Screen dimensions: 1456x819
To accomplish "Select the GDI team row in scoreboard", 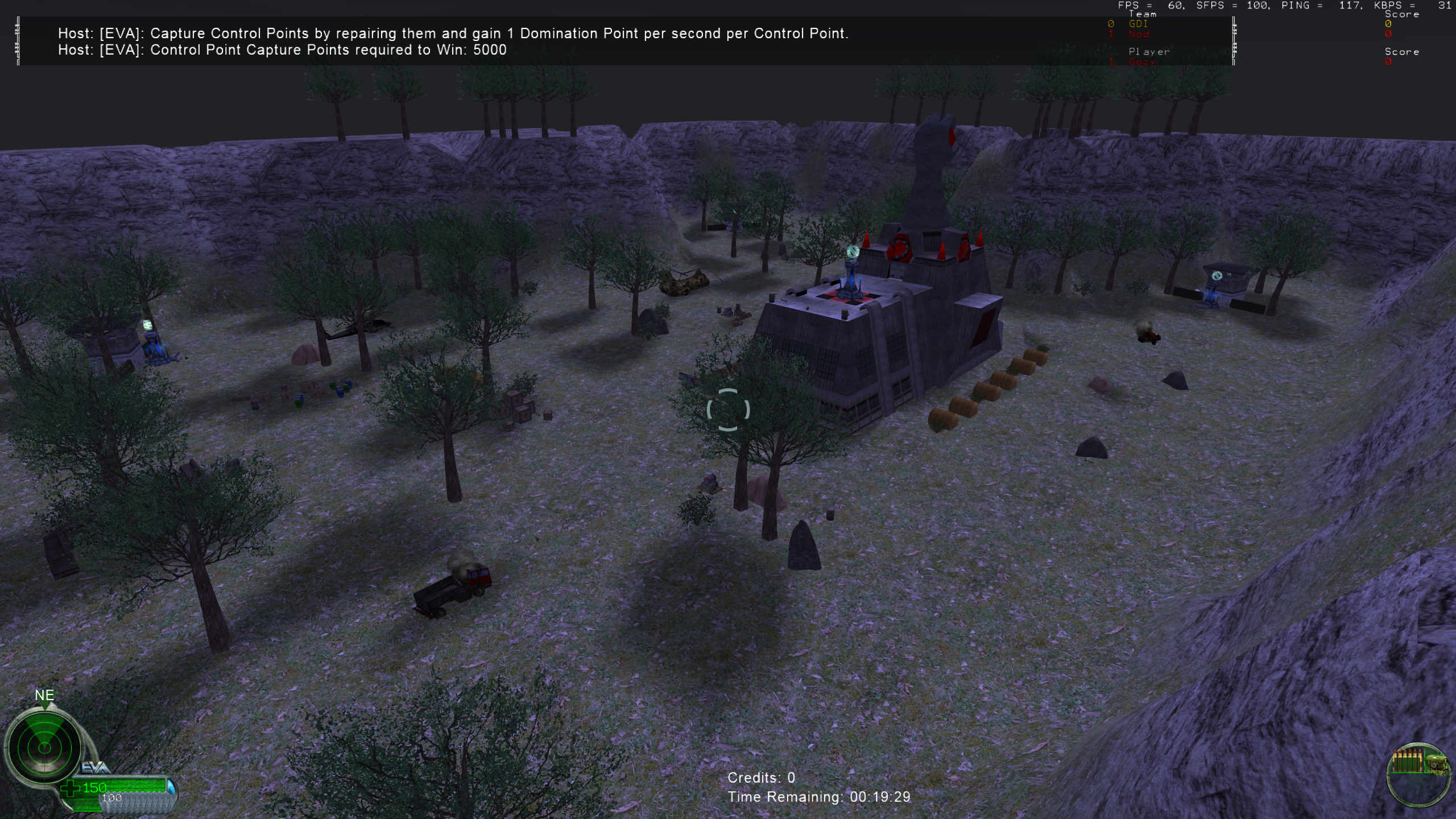I will [x=1138, y=24].
